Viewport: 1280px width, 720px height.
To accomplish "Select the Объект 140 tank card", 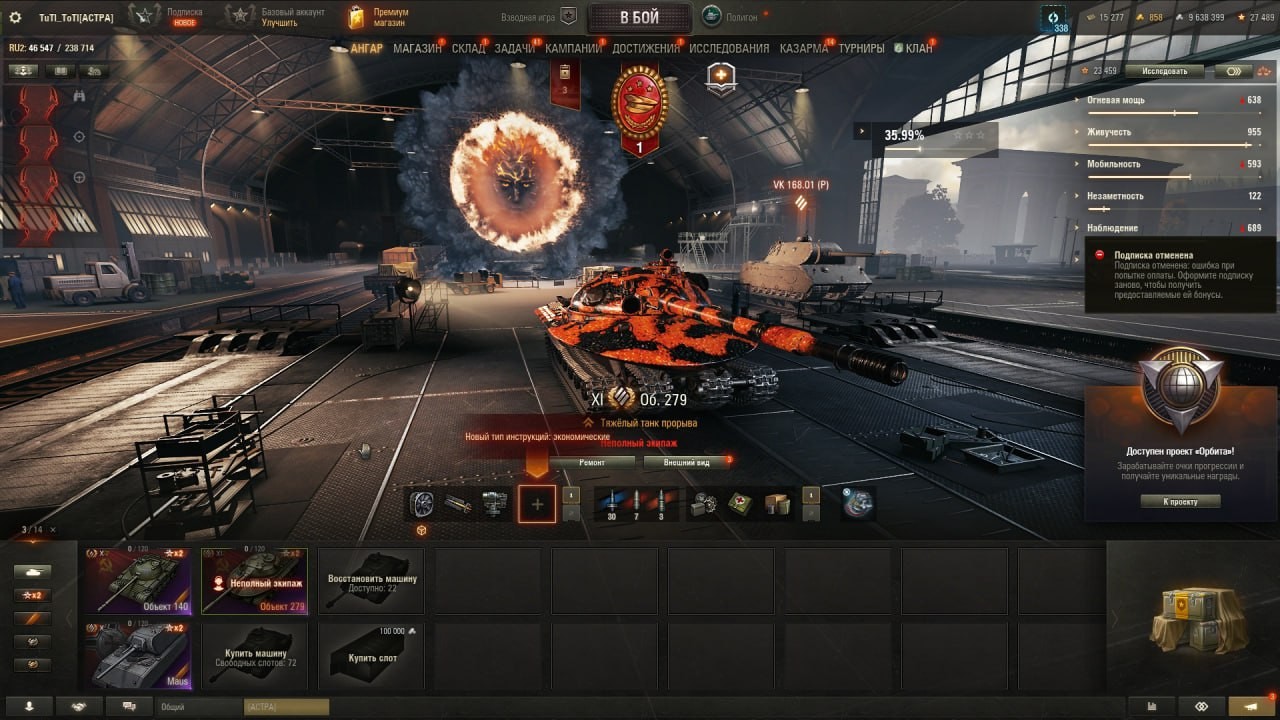I will pos(138,580).
